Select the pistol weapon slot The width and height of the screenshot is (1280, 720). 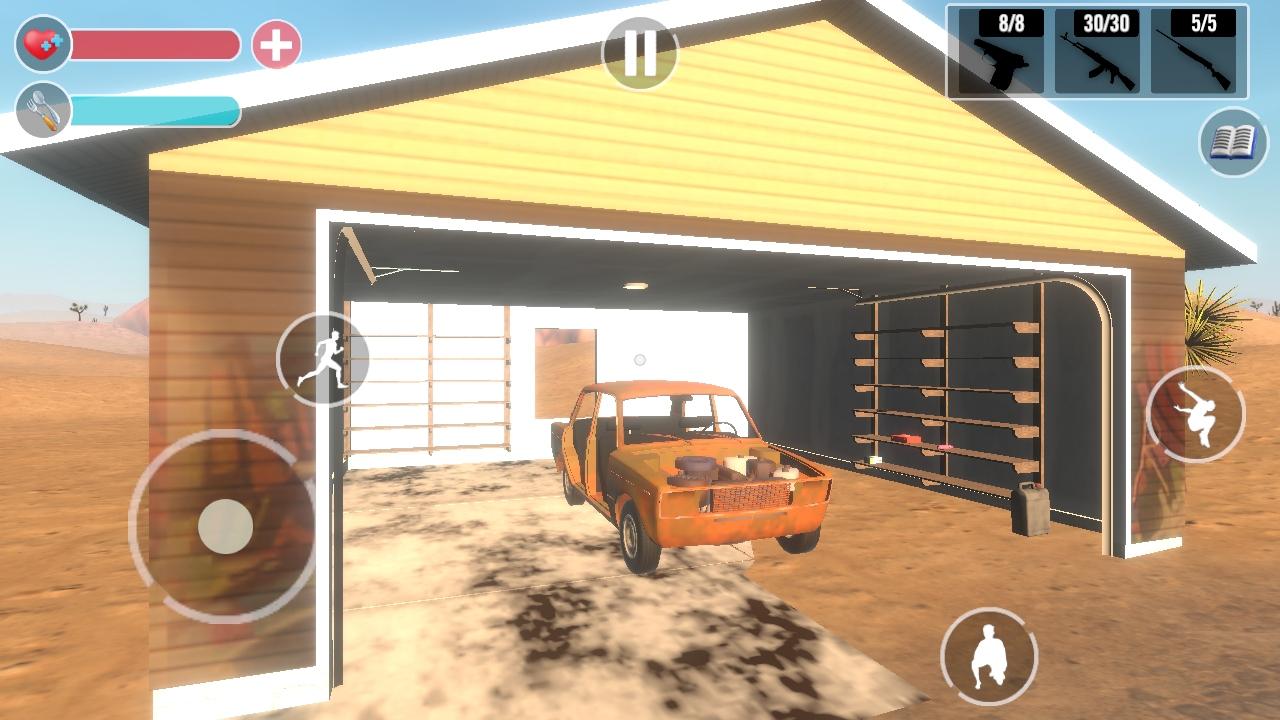tap(1000, 52)
